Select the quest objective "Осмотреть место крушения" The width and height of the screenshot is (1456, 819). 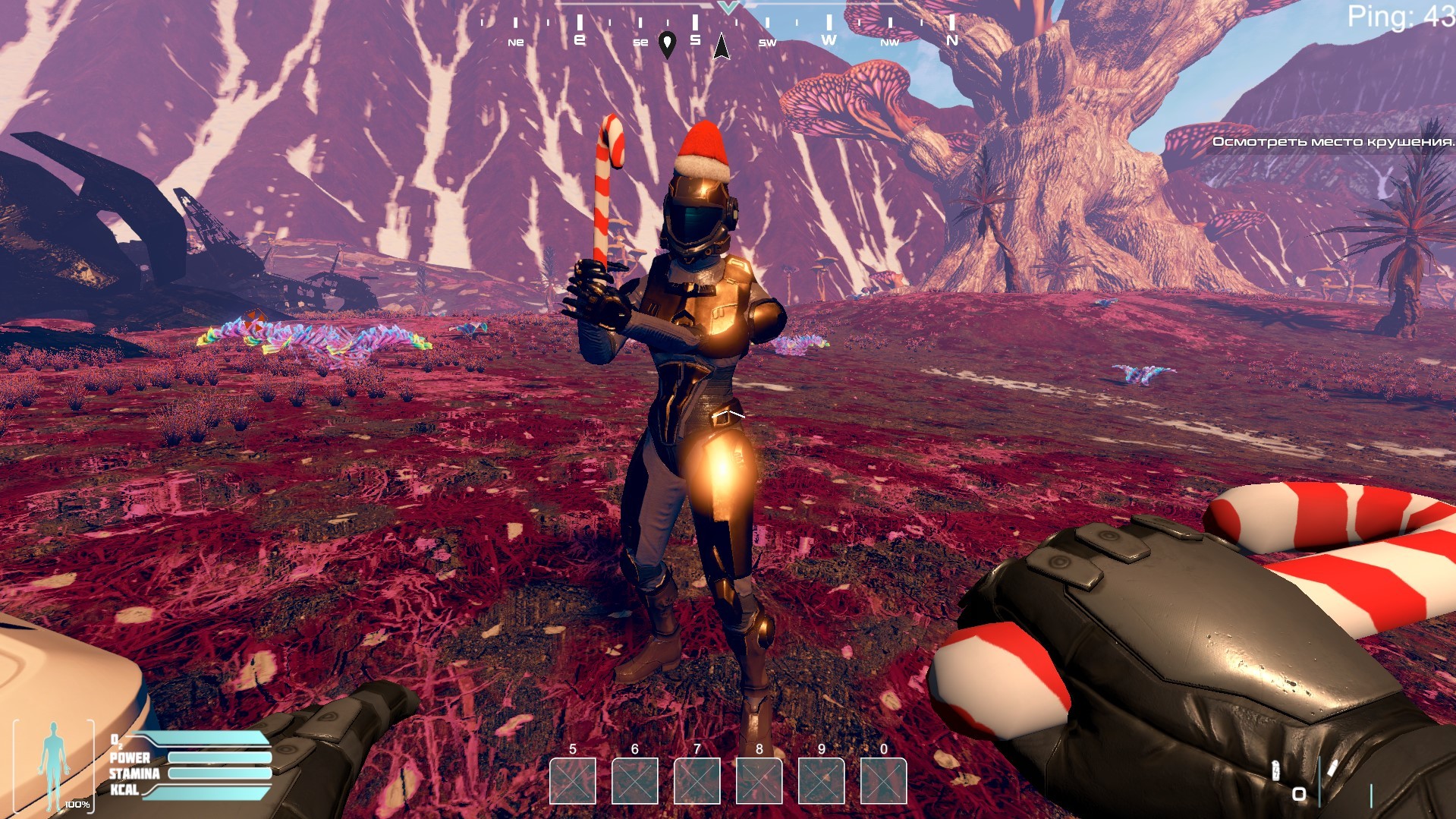1332,142
